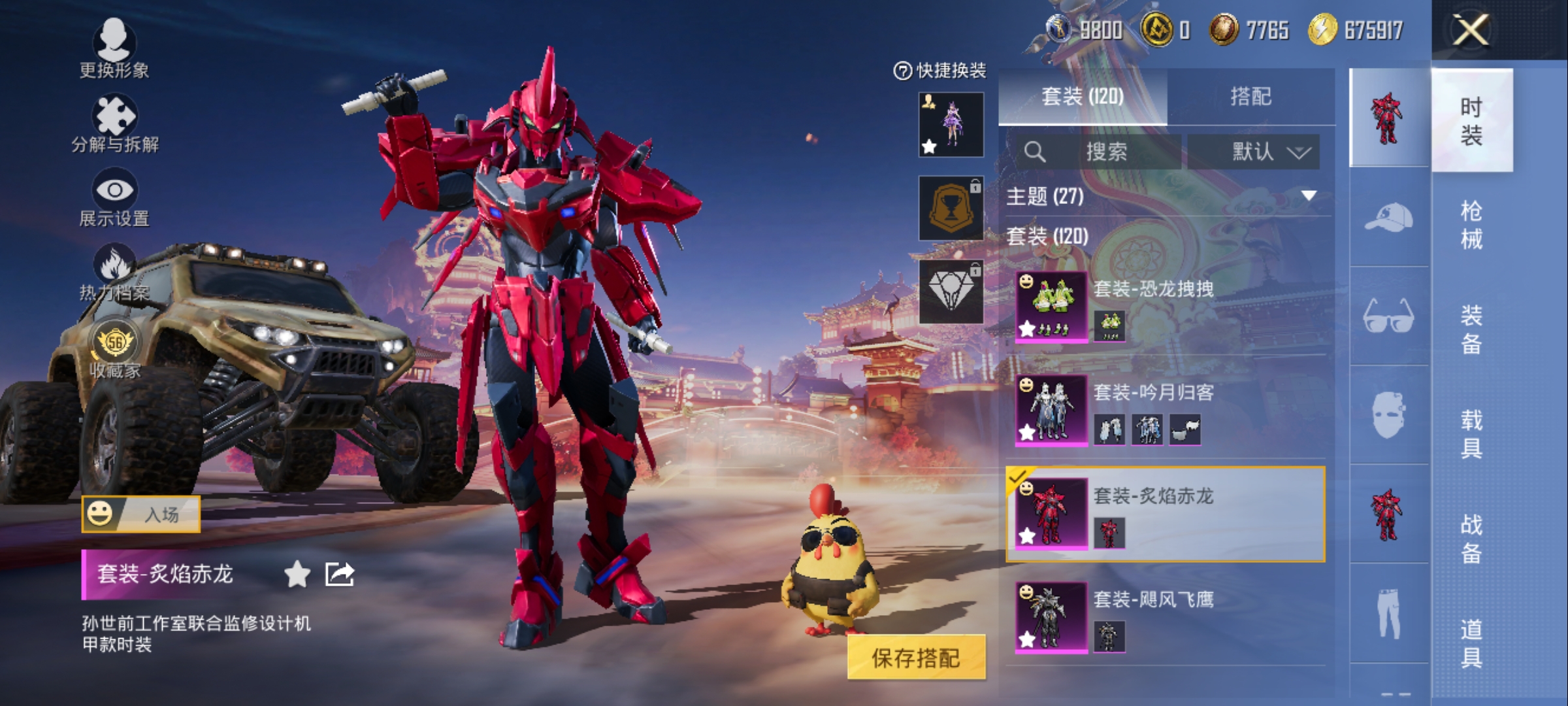Save the outfit with 保存搭配
This screenshot has height=706, width=1568.
tap(916, 658)
